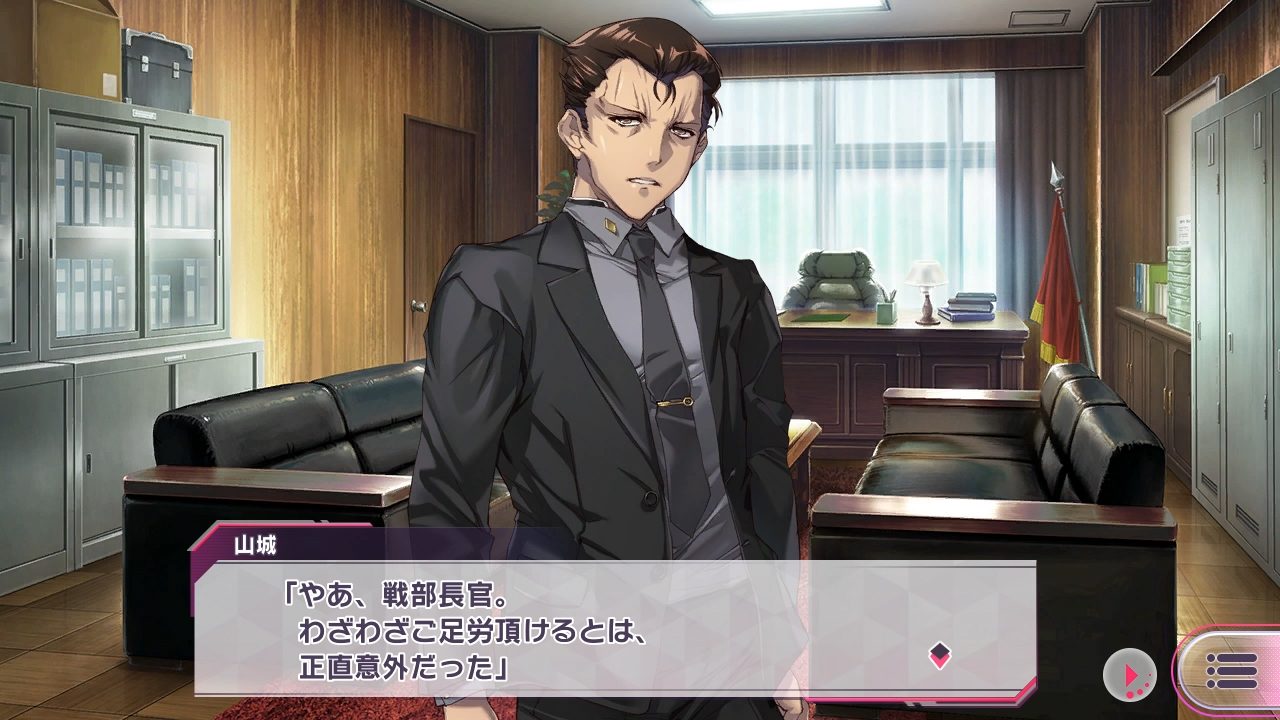The image size is (1280, 720).
Task: Open the list menu button
Action: [1231, 671]
